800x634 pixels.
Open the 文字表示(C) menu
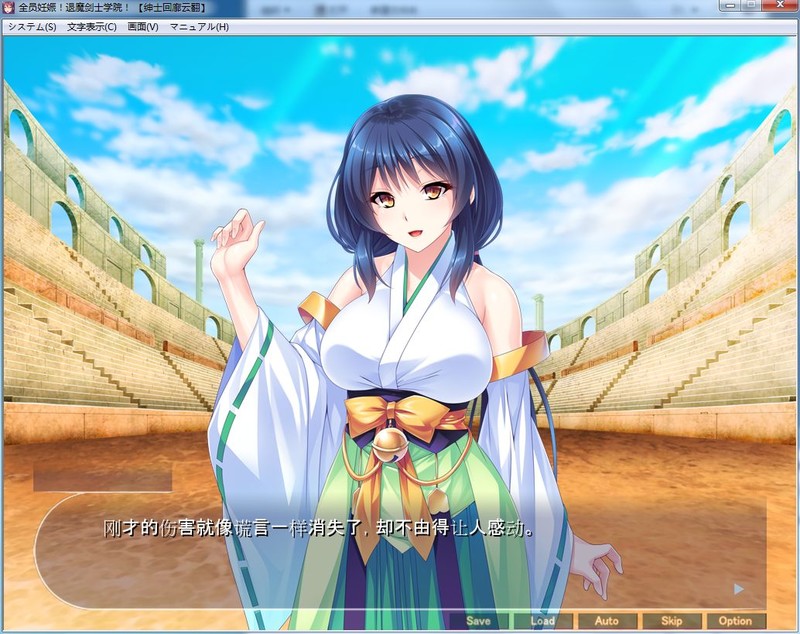click(x=92, y=27)
